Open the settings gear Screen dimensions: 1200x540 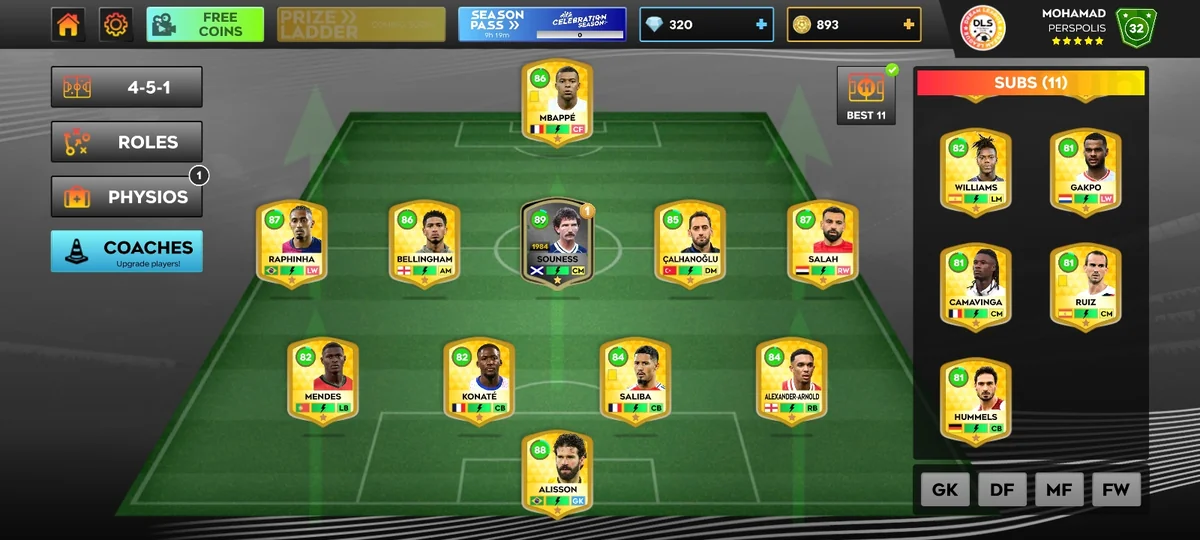(x=116, y=25)
